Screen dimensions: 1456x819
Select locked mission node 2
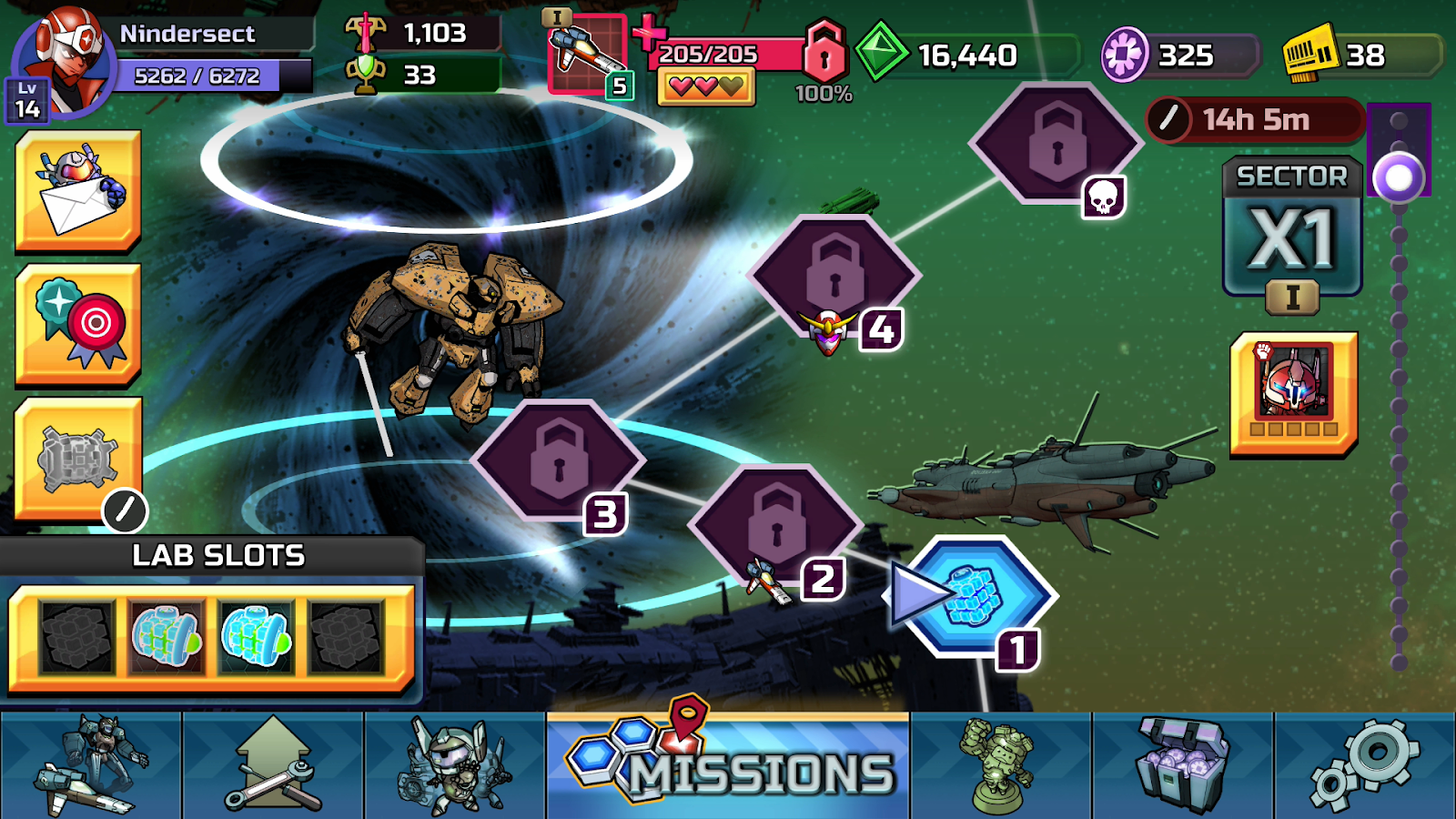(776, 527)
